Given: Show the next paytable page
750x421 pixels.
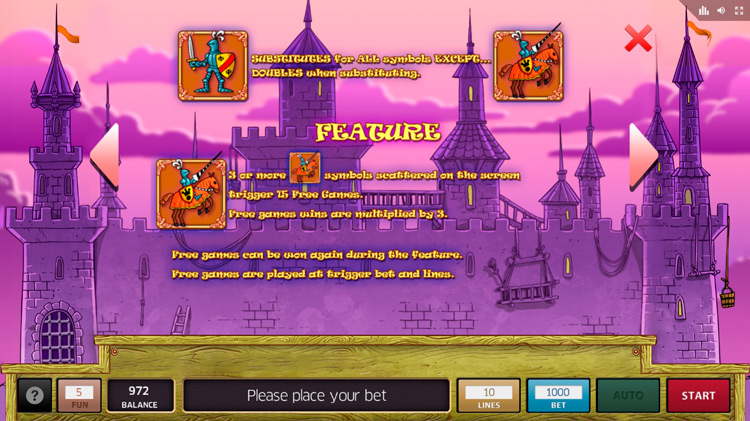Looking at the screenshot, I should pos(643,156).
